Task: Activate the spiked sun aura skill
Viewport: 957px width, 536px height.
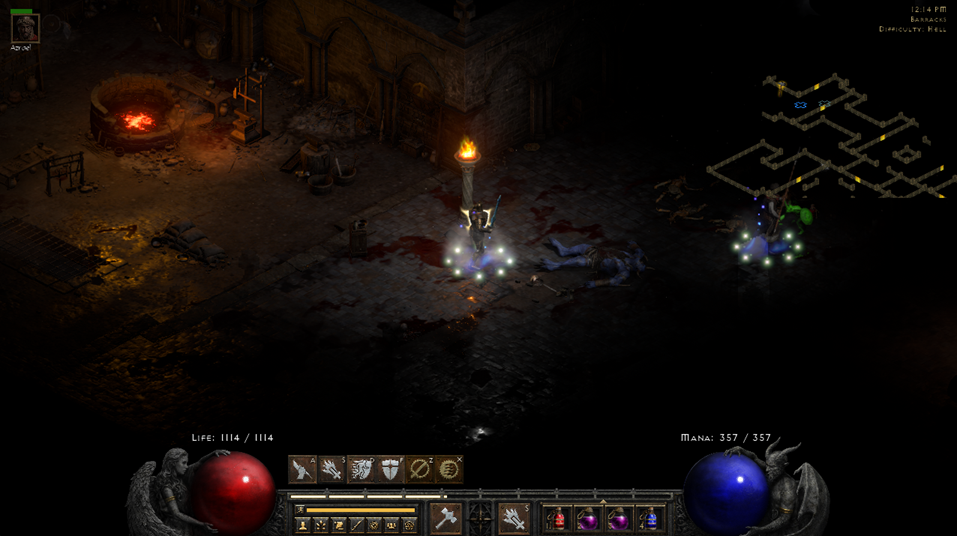Action: coord(451,469)
